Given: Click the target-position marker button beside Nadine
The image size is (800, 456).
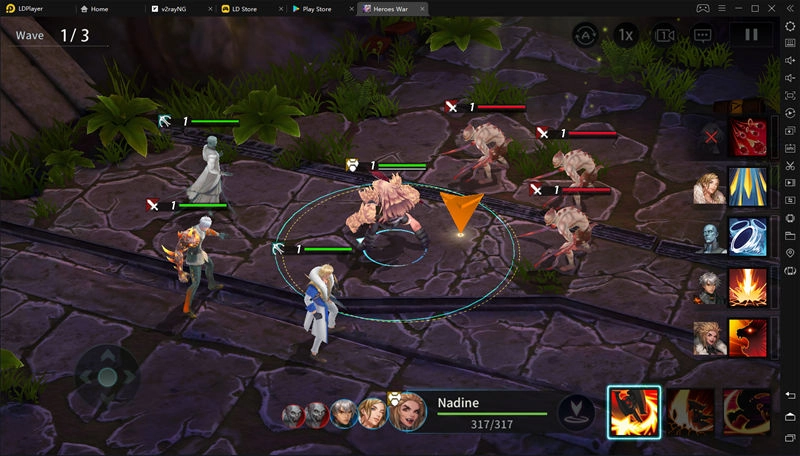Looking at the screenshot, I should click(574, 412).
